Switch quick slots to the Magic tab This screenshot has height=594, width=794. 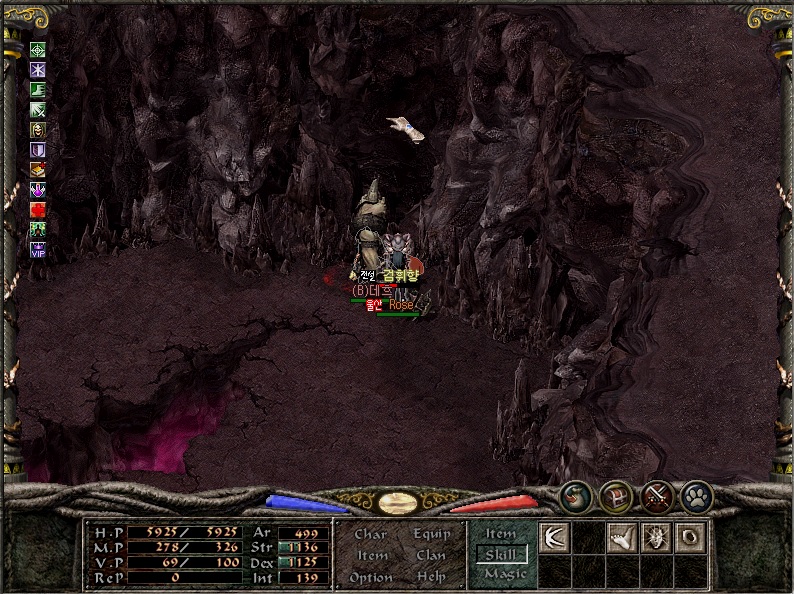504,575
